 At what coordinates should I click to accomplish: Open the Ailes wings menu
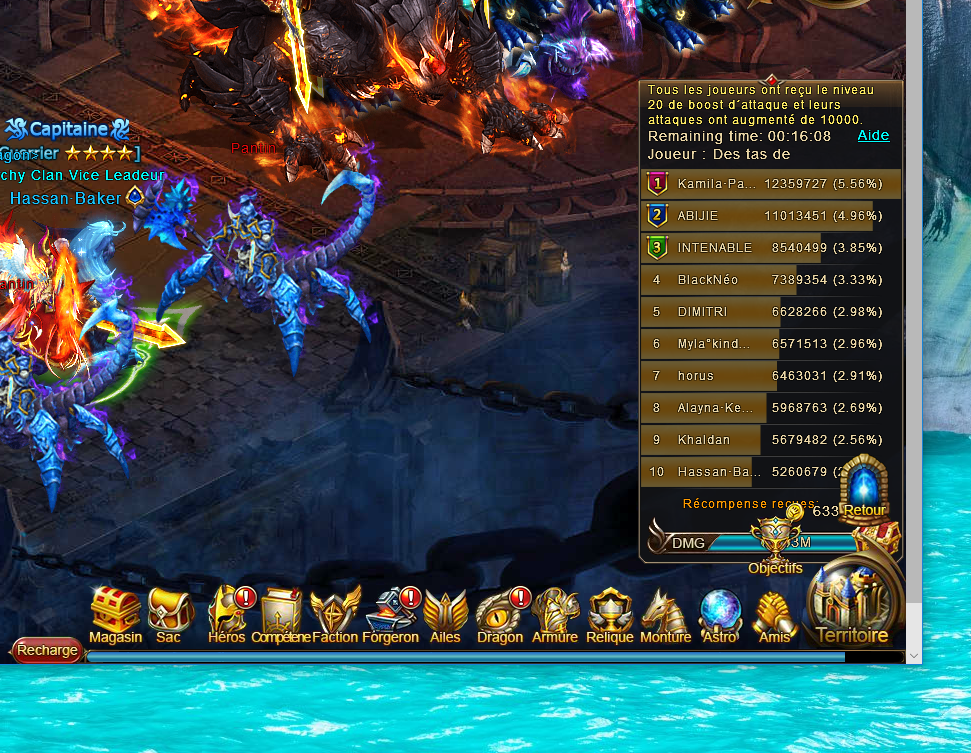pos(445,612)
